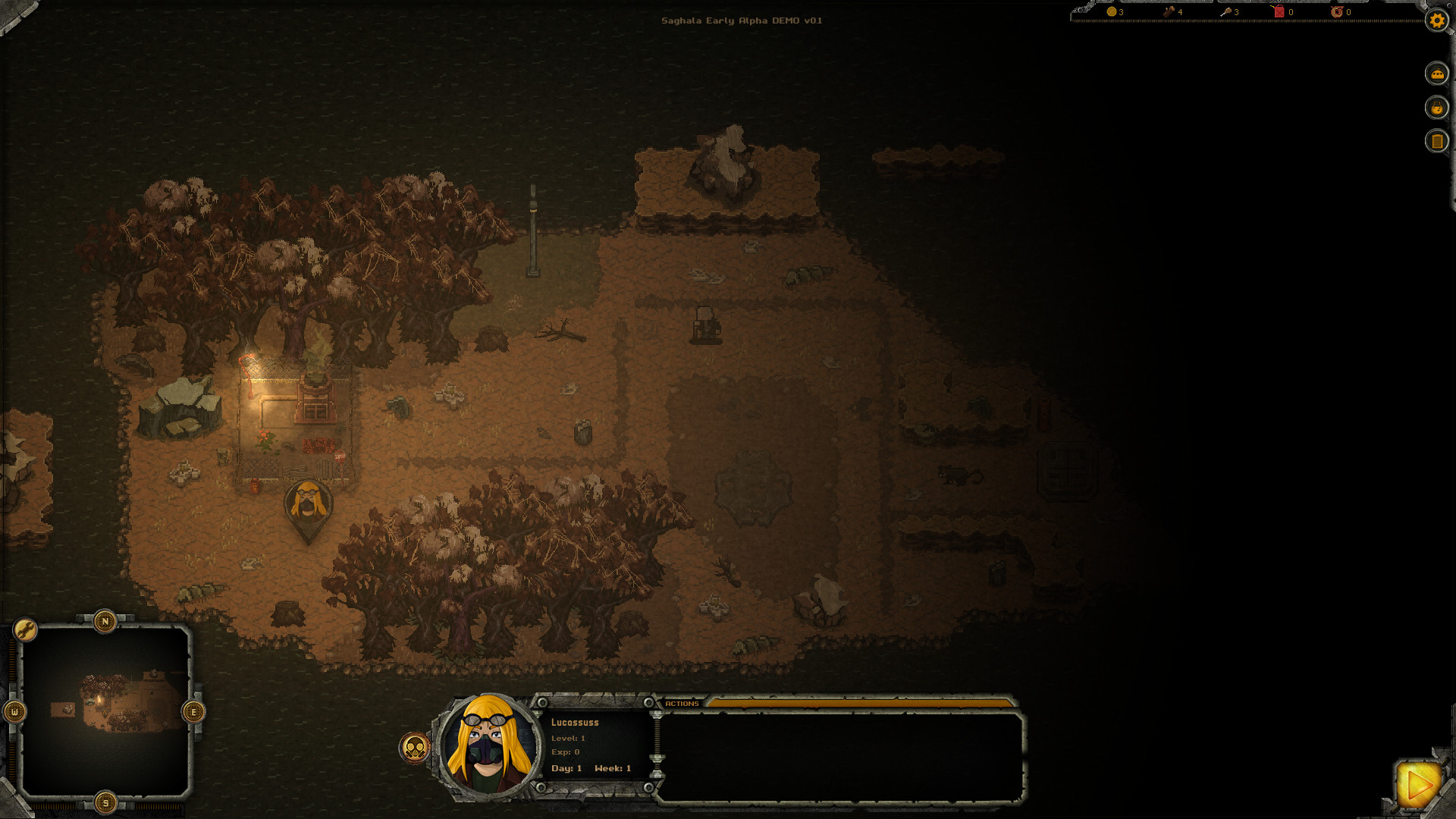
Task: Click the W compass button on the minimap
Action: coord(16,713)
